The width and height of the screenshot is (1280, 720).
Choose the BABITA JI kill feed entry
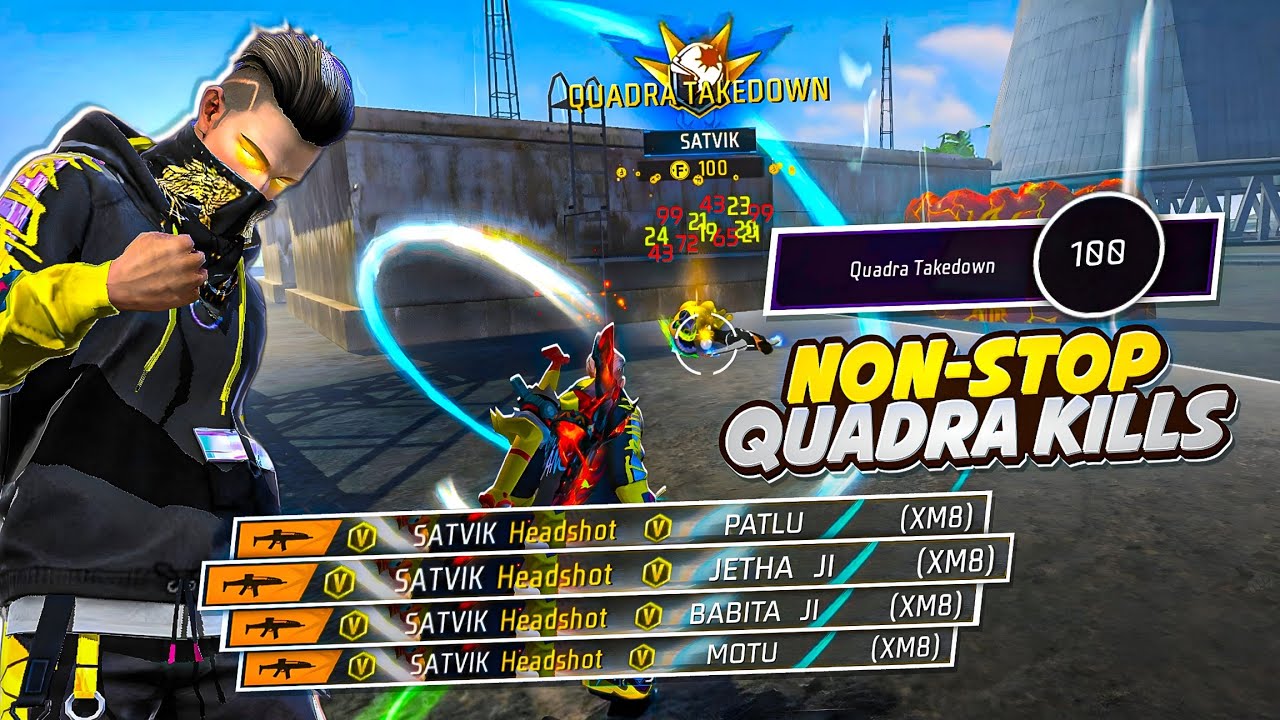point(603,618)
